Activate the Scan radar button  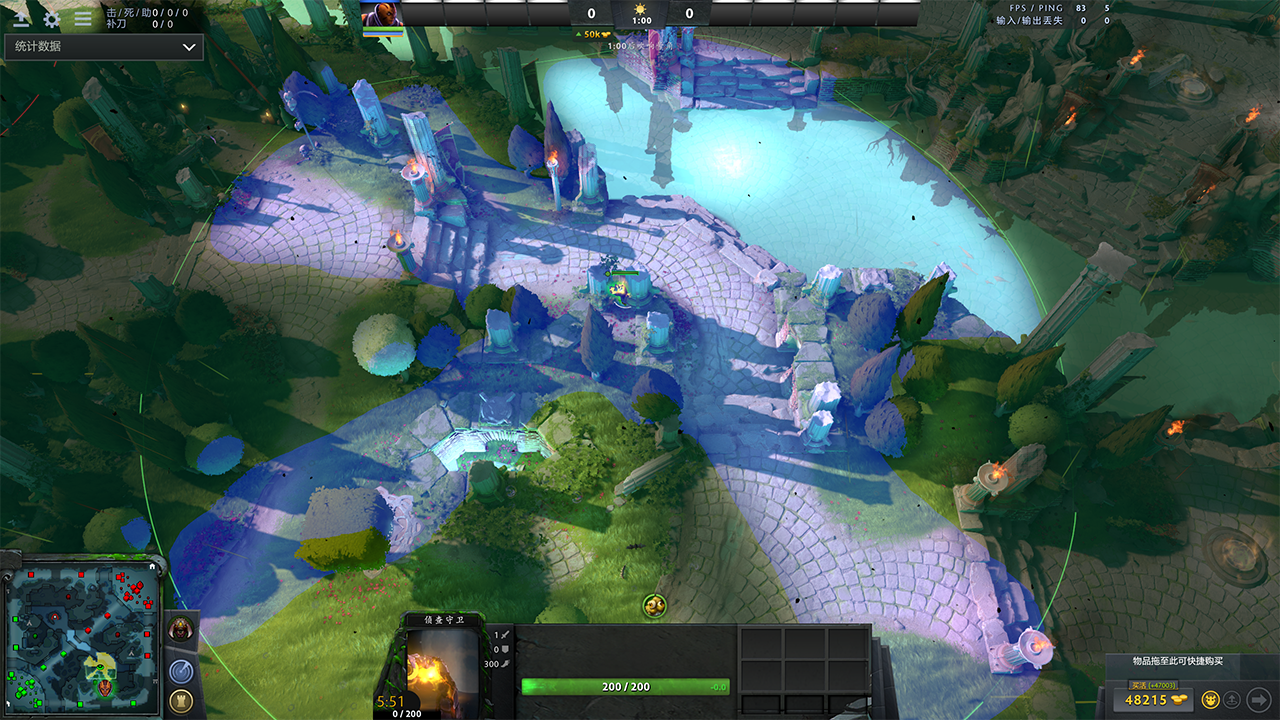pos(181,671)
